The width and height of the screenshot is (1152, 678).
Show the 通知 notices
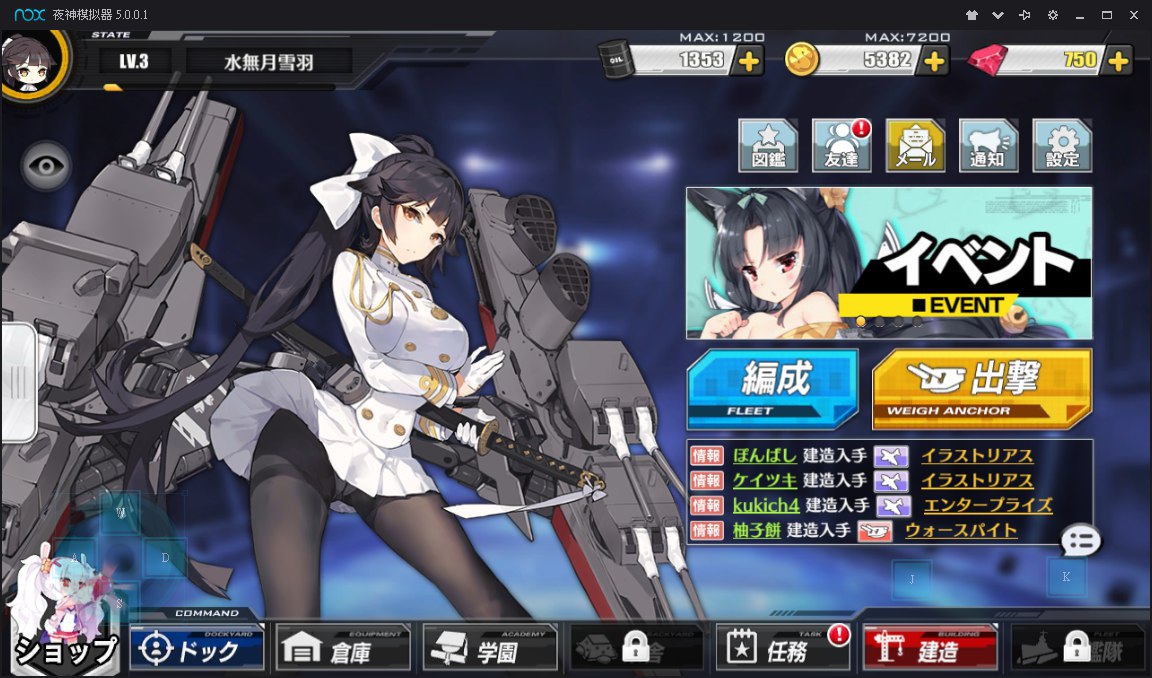click(x=988, y=146)
